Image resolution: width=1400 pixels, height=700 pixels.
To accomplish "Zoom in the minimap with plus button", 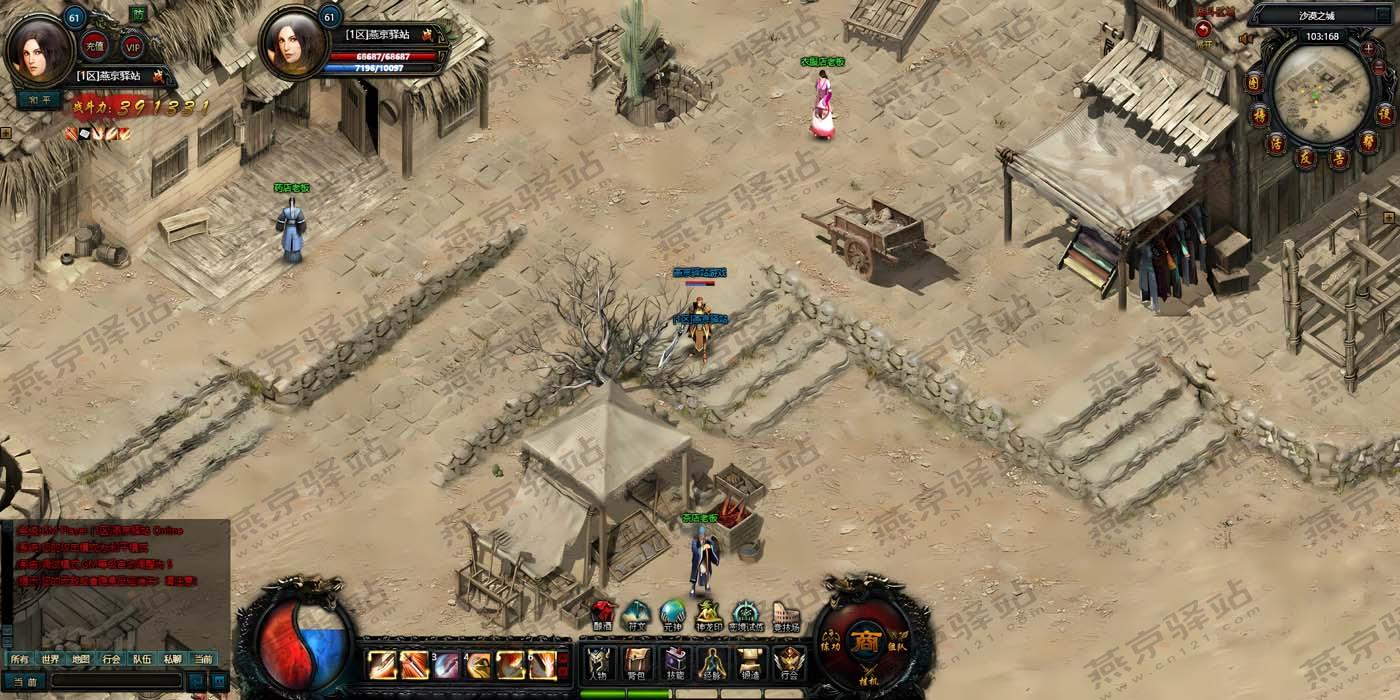I will [x=1369, y=47].
